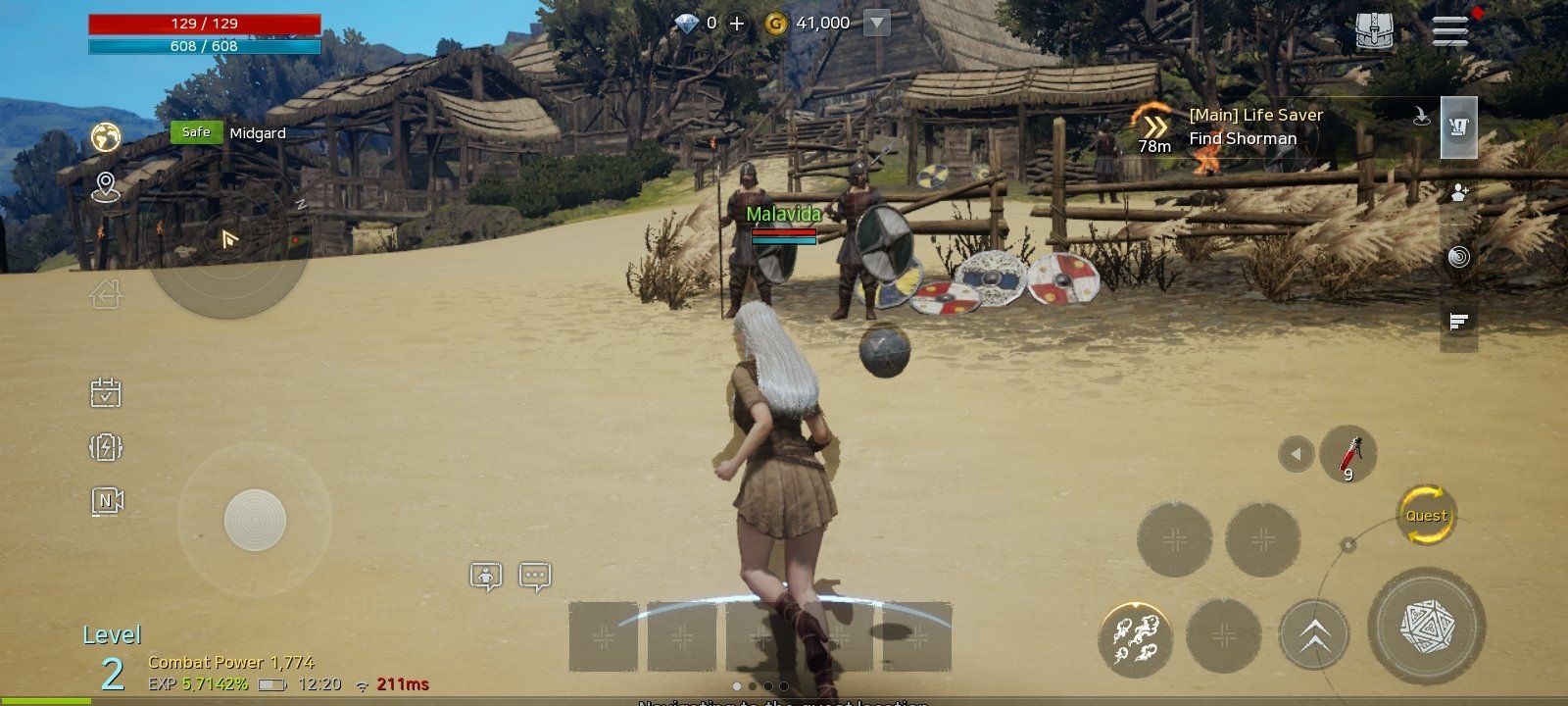This screenshot has height=706, width=1568.
Task: Open the world globe icon
Action: (x=106, y=136)
